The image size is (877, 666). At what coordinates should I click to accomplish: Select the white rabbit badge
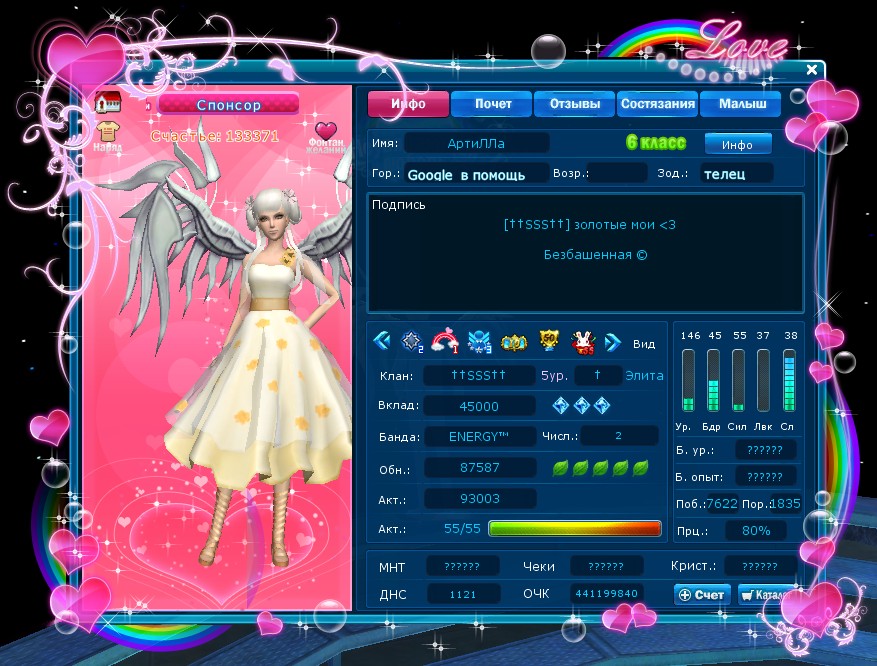(x=582, y=343)
